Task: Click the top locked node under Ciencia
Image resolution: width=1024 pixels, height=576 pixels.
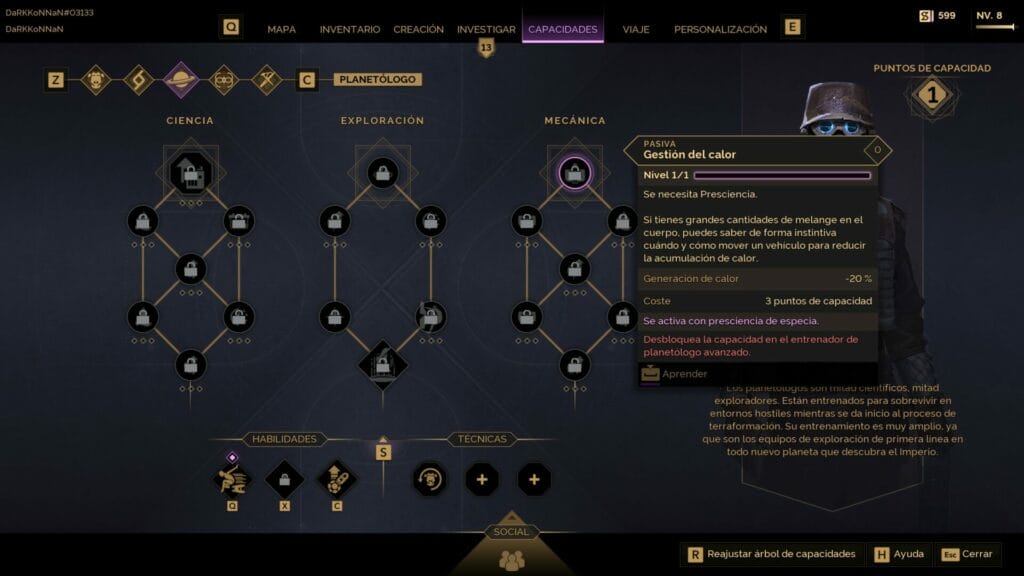Action: 191,174
